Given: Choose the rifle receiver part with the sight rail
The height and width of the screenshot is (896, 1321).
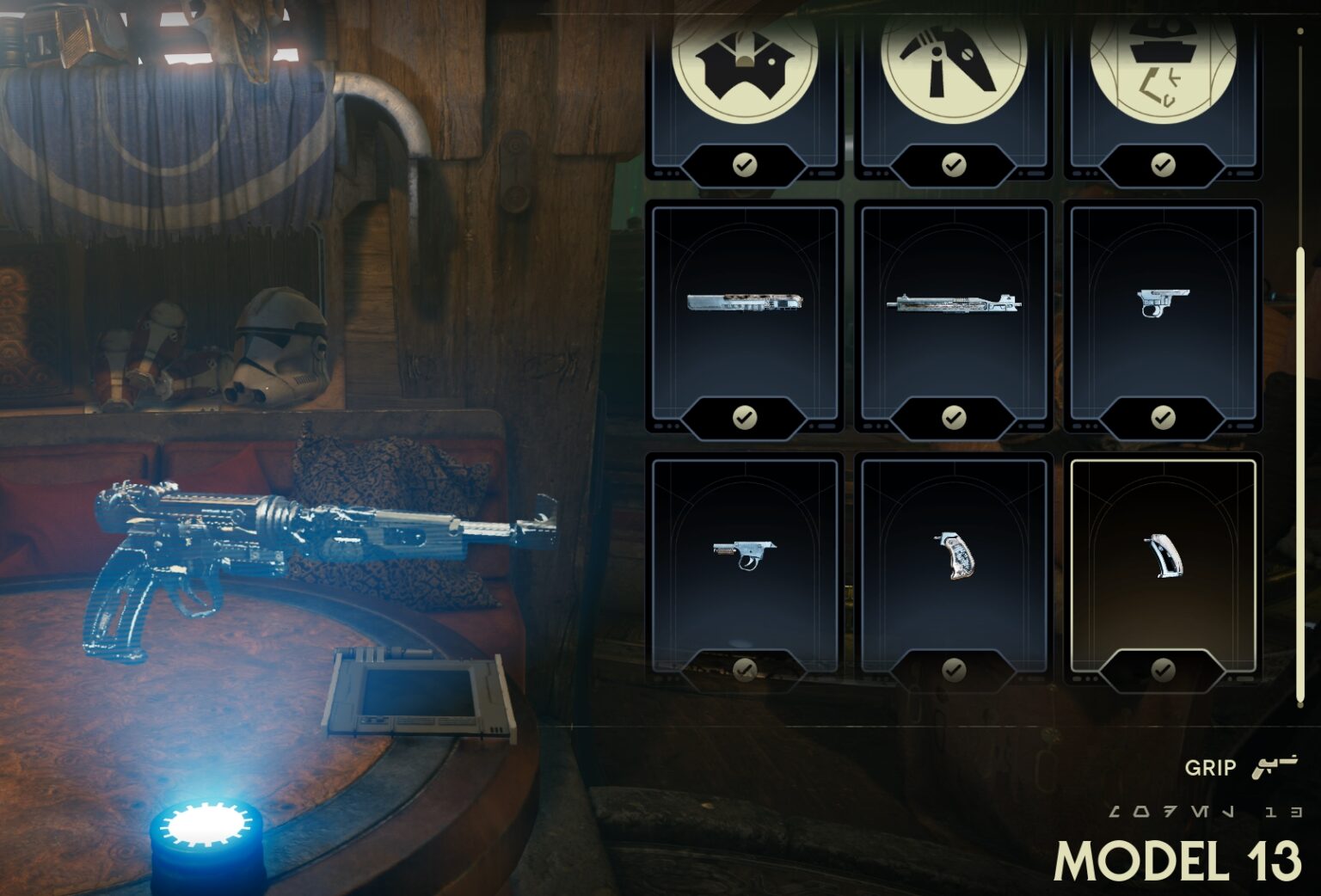Looking at the screenshot, I should click(955, 303).
